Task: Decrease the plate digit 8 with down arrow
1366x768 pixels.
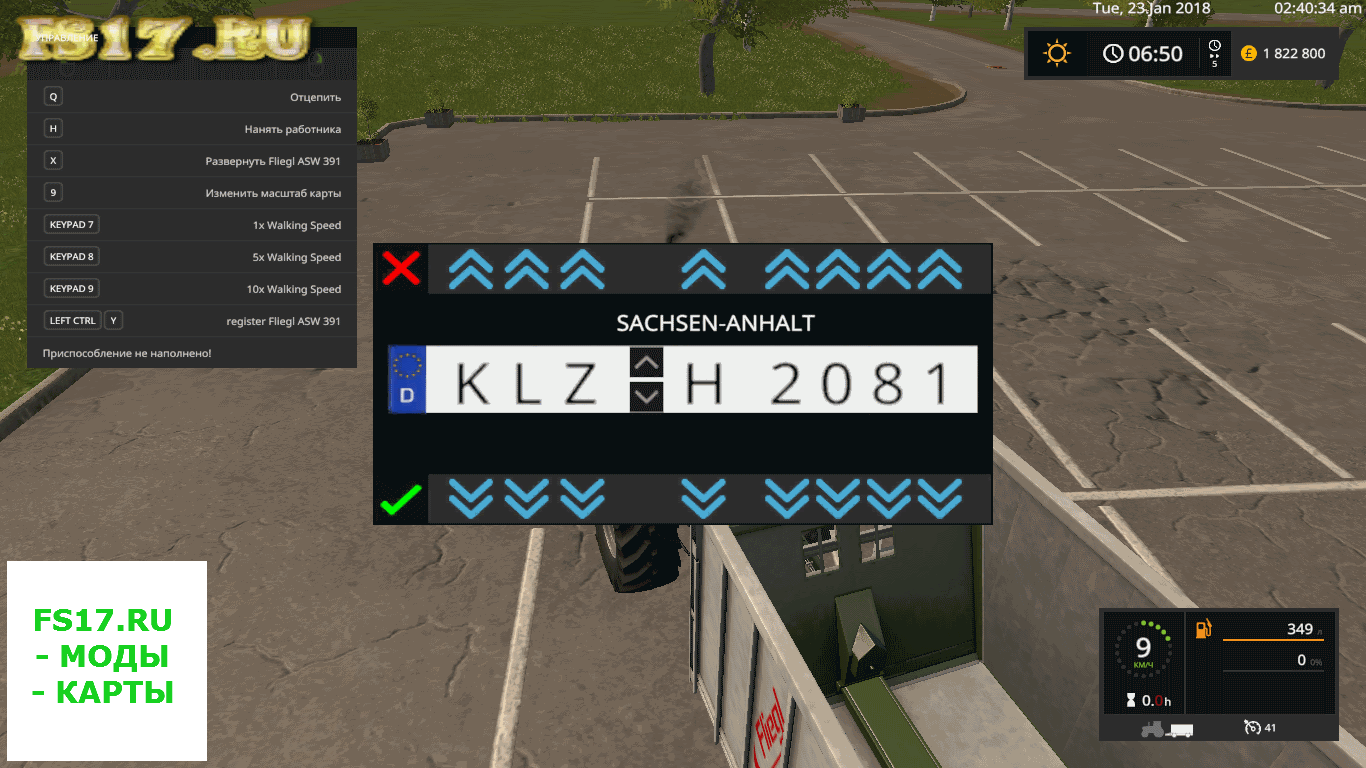Action: pos(889,497)
